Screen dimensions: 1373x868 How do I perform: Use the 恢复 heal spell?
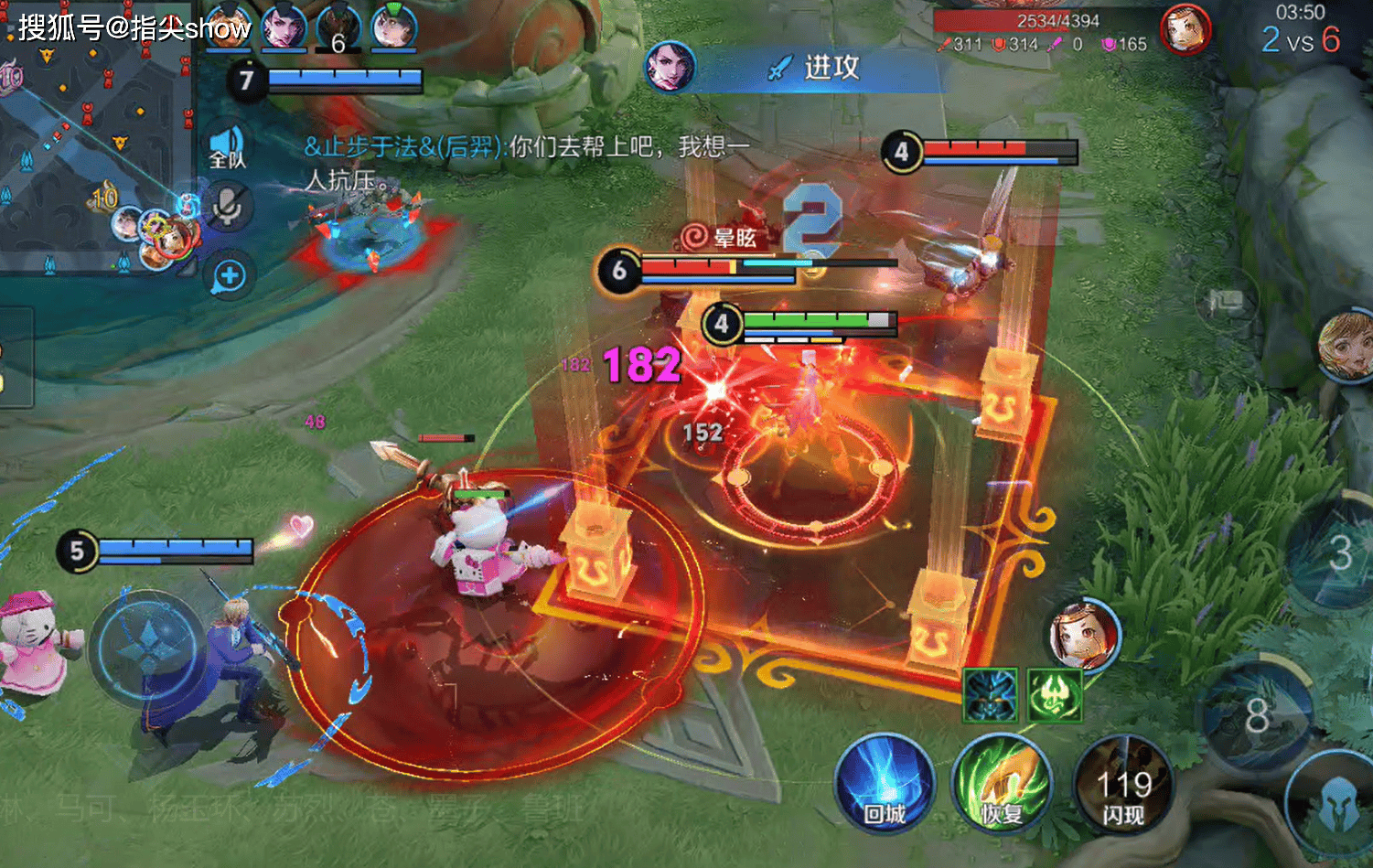pyautogui.click(x=1002, y=784)
